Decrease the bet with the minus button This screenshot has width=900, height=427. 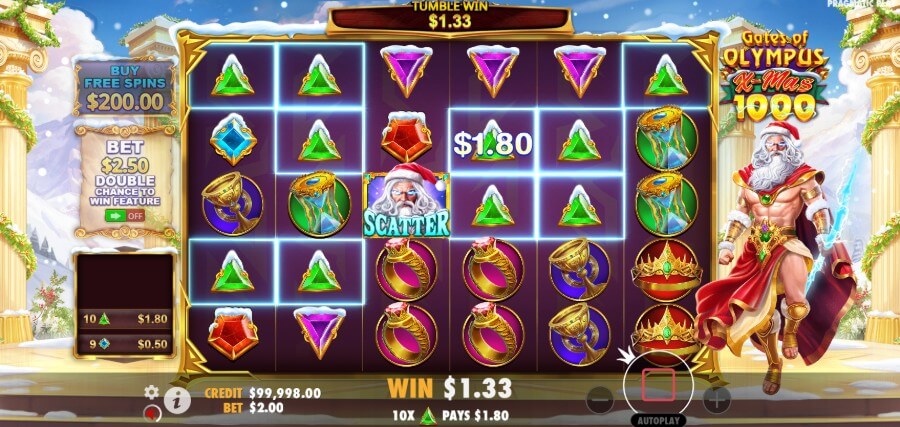coord(600,400)
